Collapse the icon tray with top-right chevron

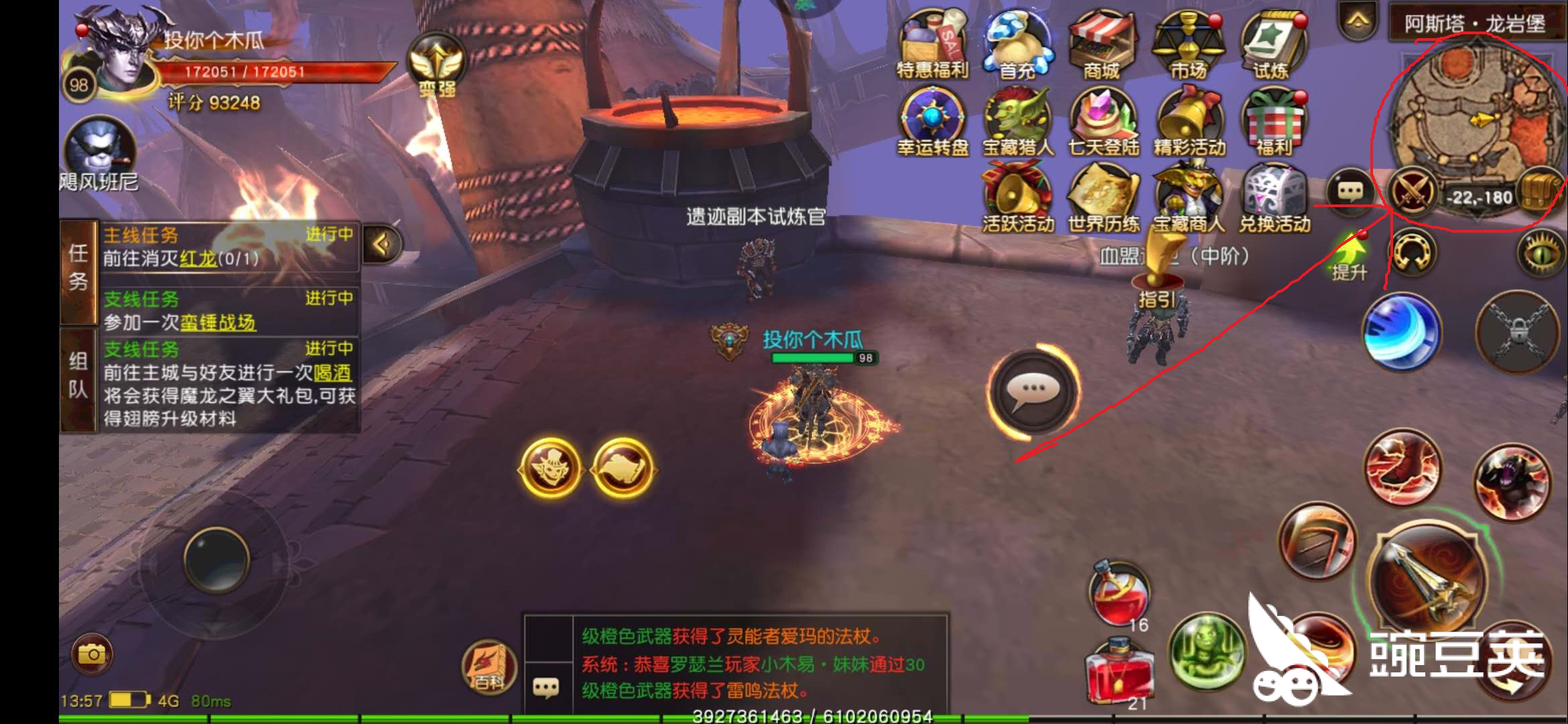pos(1357,20)
